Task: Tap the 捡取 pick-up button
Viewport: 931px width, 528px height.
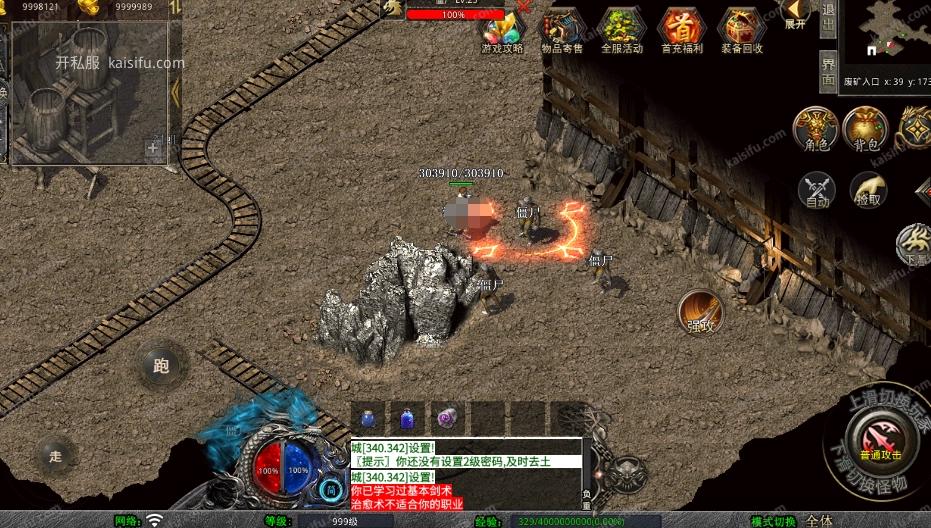Action: 868,189
